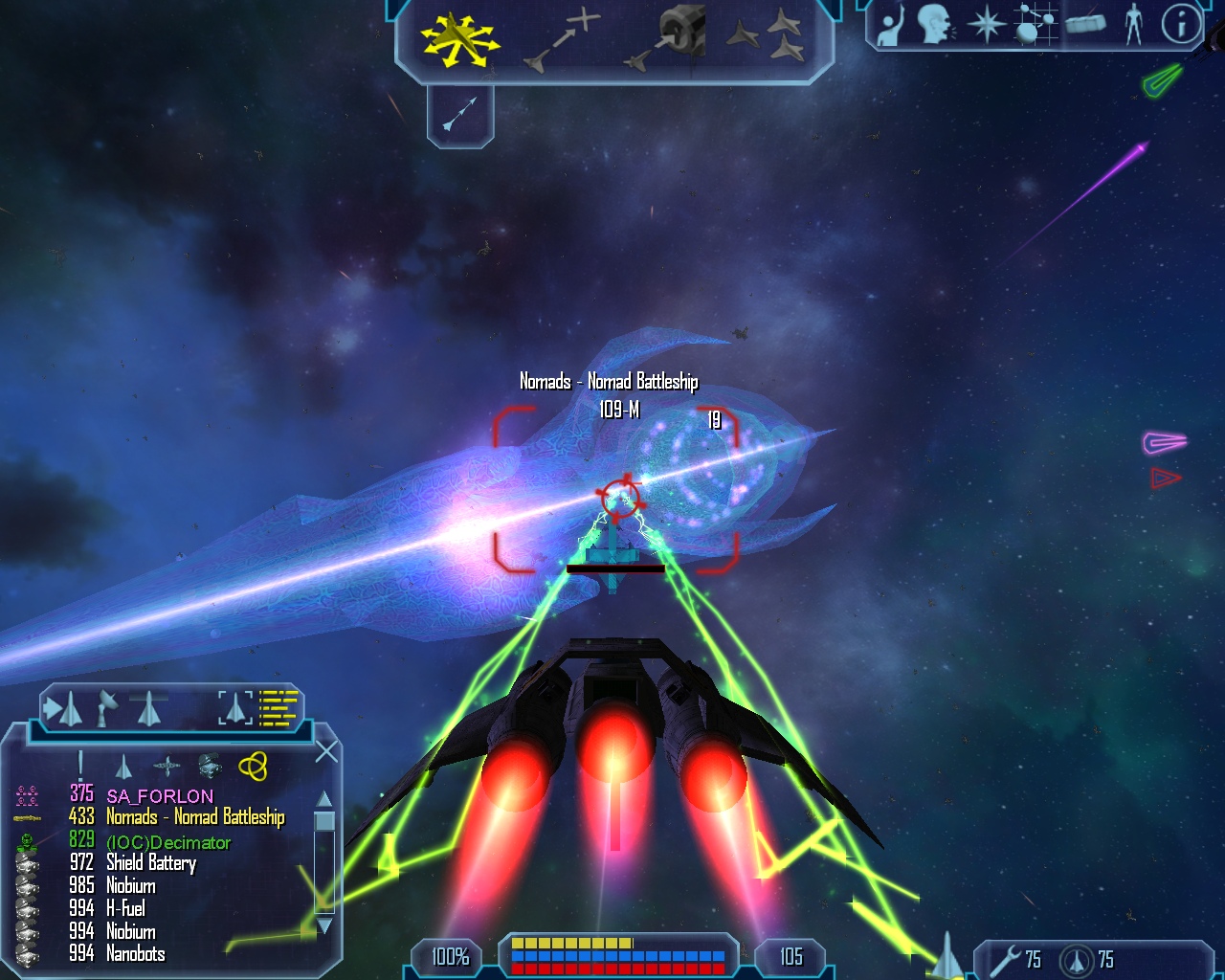Open the cargo container inventory icon
This screenshot has width=1225, height=980.
(1085, 25)
